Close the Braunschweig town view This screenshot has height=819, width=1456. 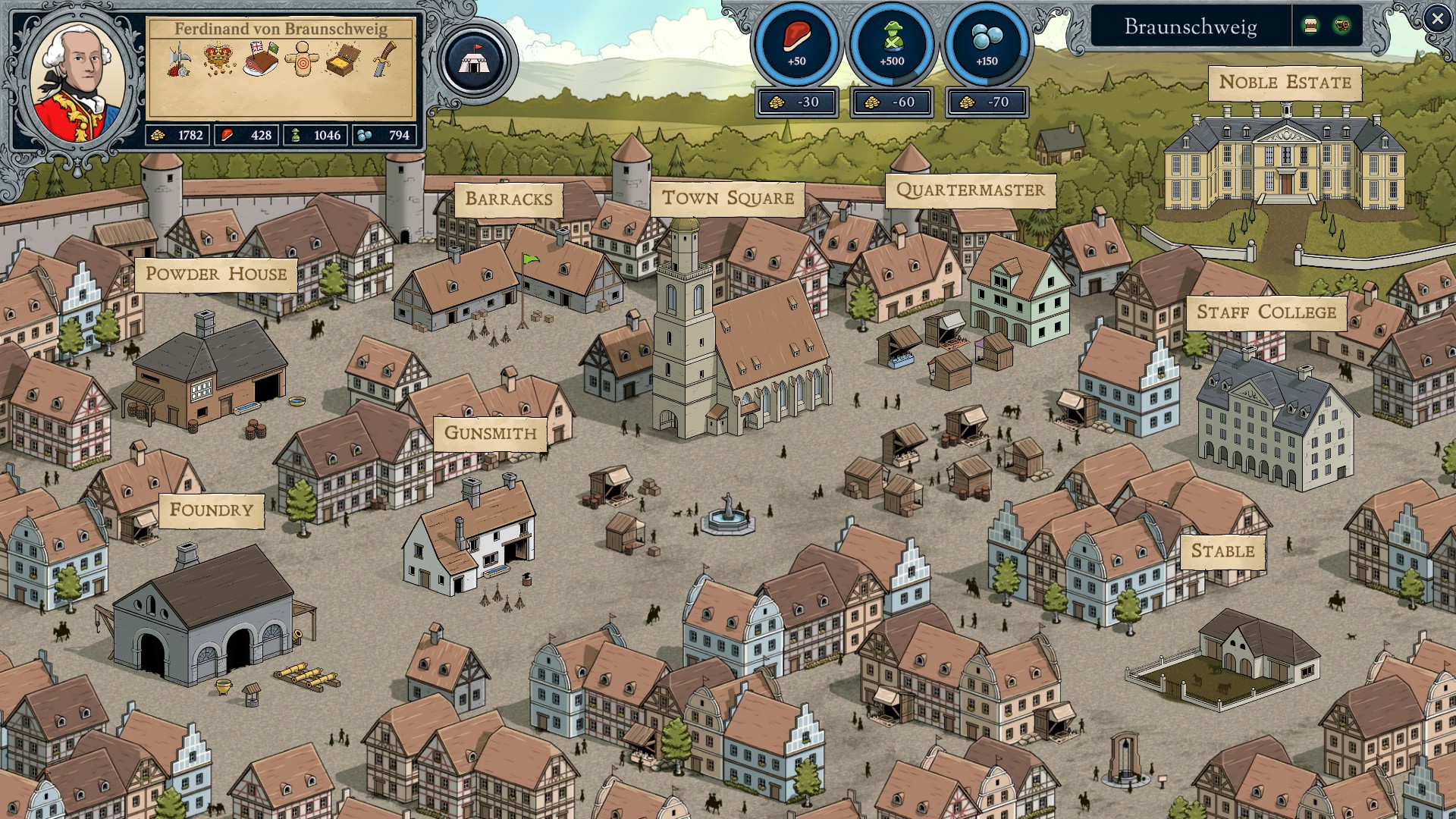click(1437, 19)
